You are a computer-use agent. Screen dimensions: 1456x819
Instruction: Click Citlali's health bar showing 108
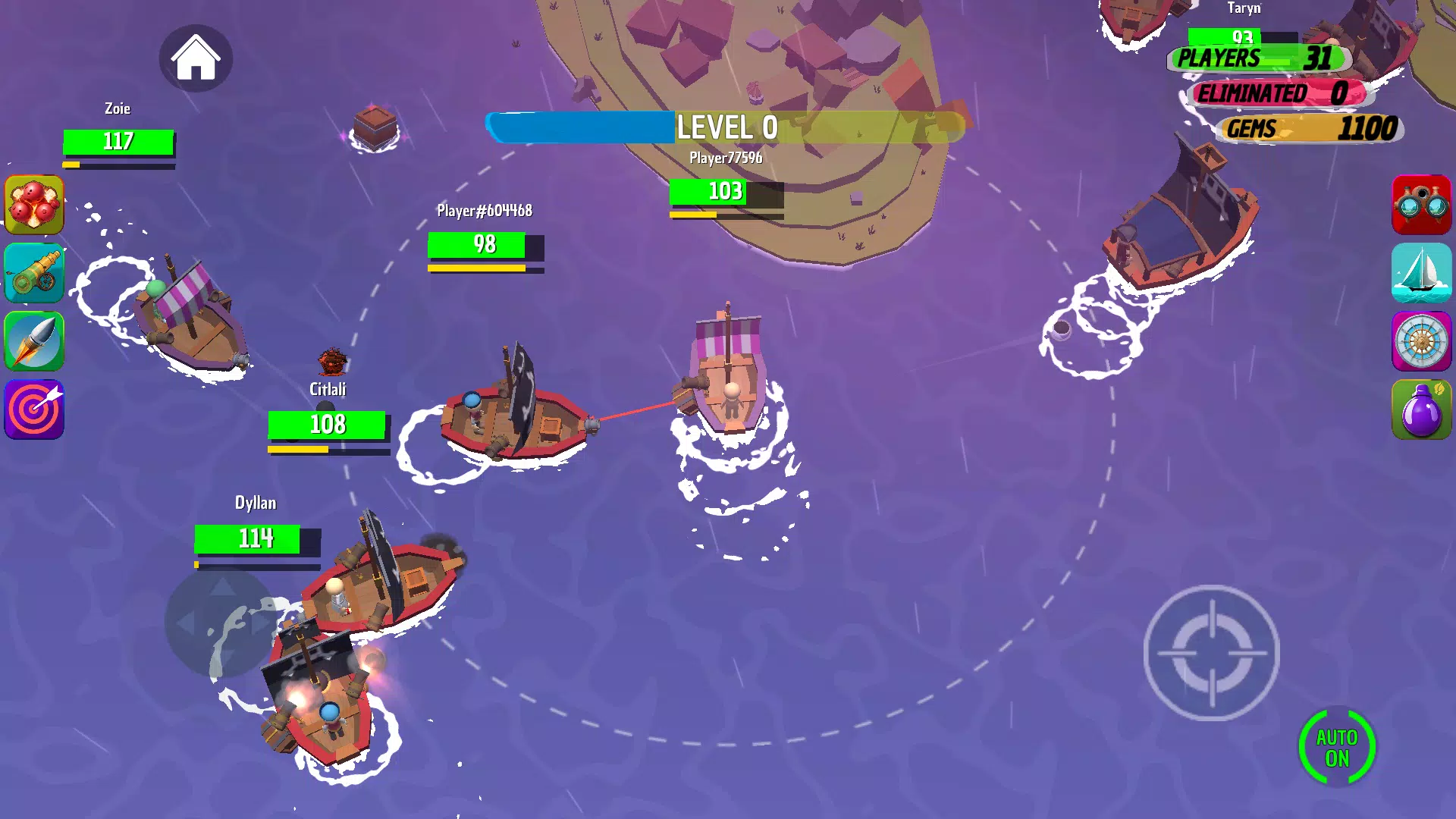(x=326, y=425)
